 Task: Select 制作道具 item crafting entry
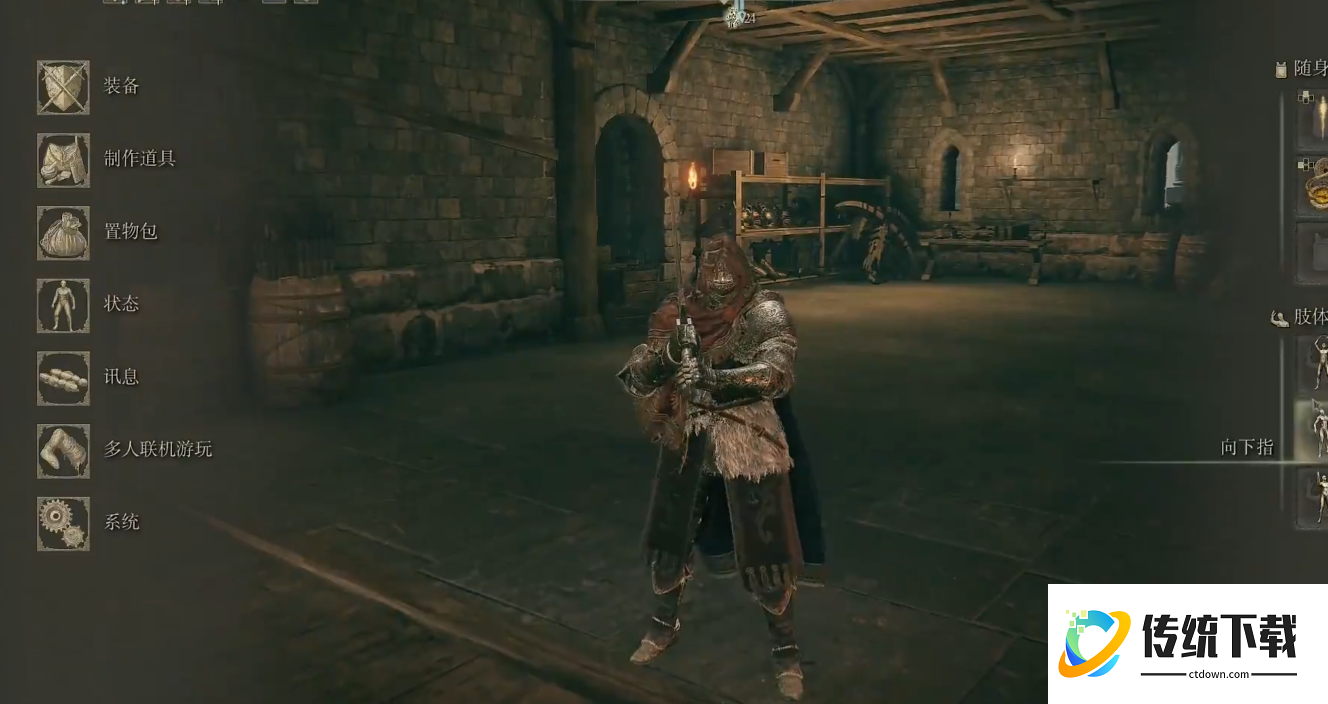click(64, 160)
